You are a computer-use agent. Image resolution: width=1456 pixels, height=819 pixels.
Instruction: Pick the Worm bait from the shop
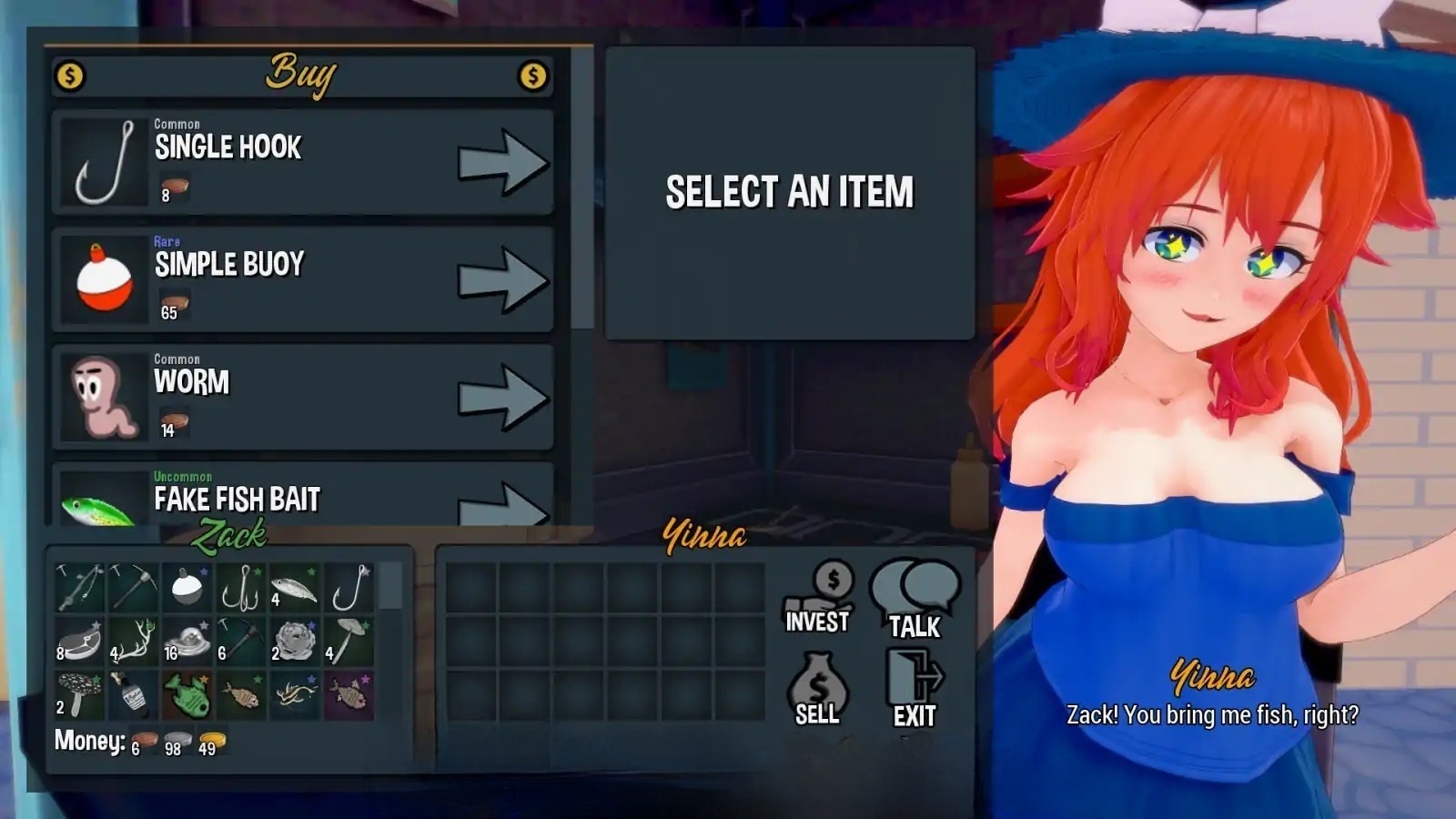pyautogui.click(x=302, y=397)
